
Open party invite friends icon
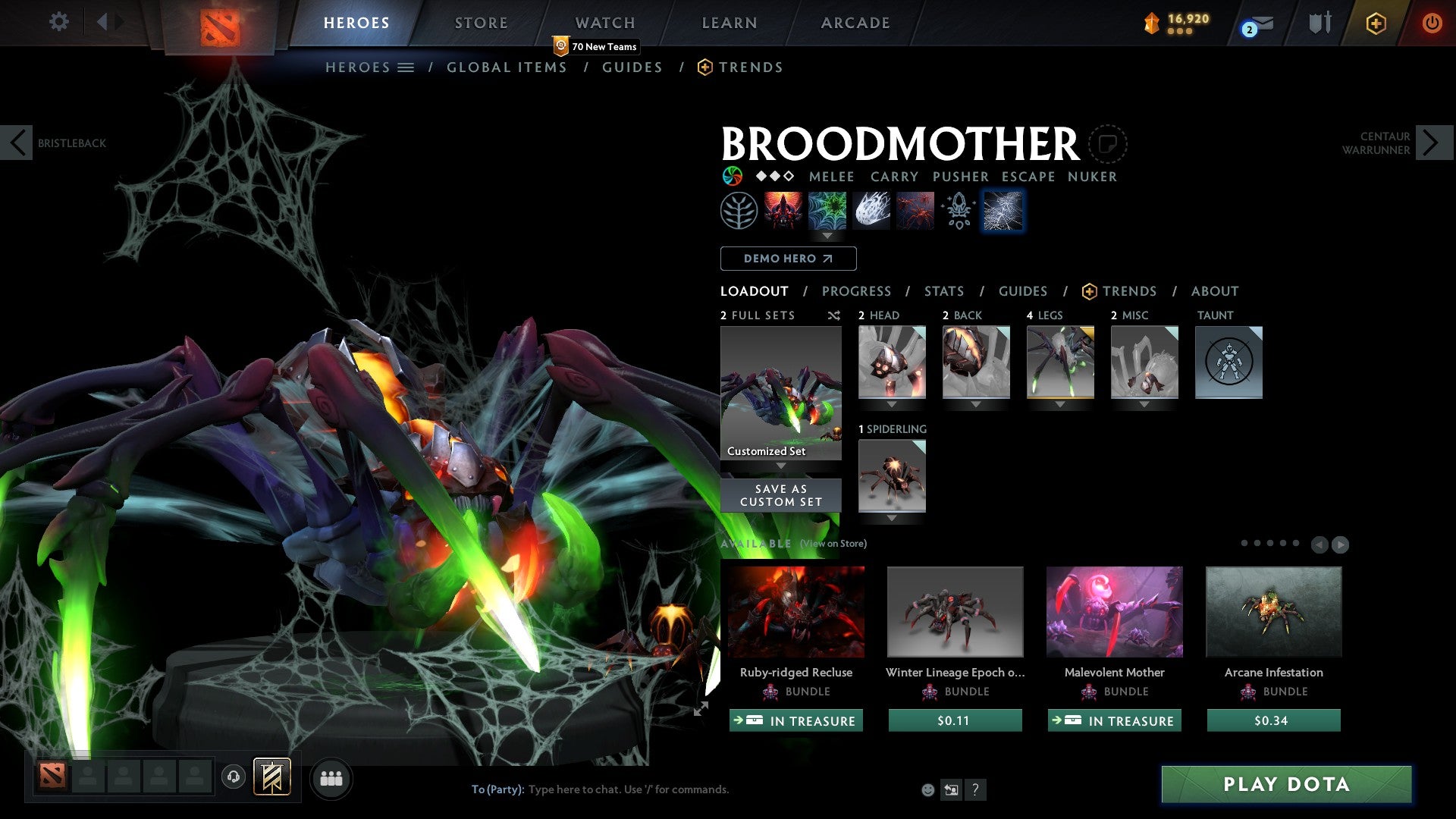[331, 778]
